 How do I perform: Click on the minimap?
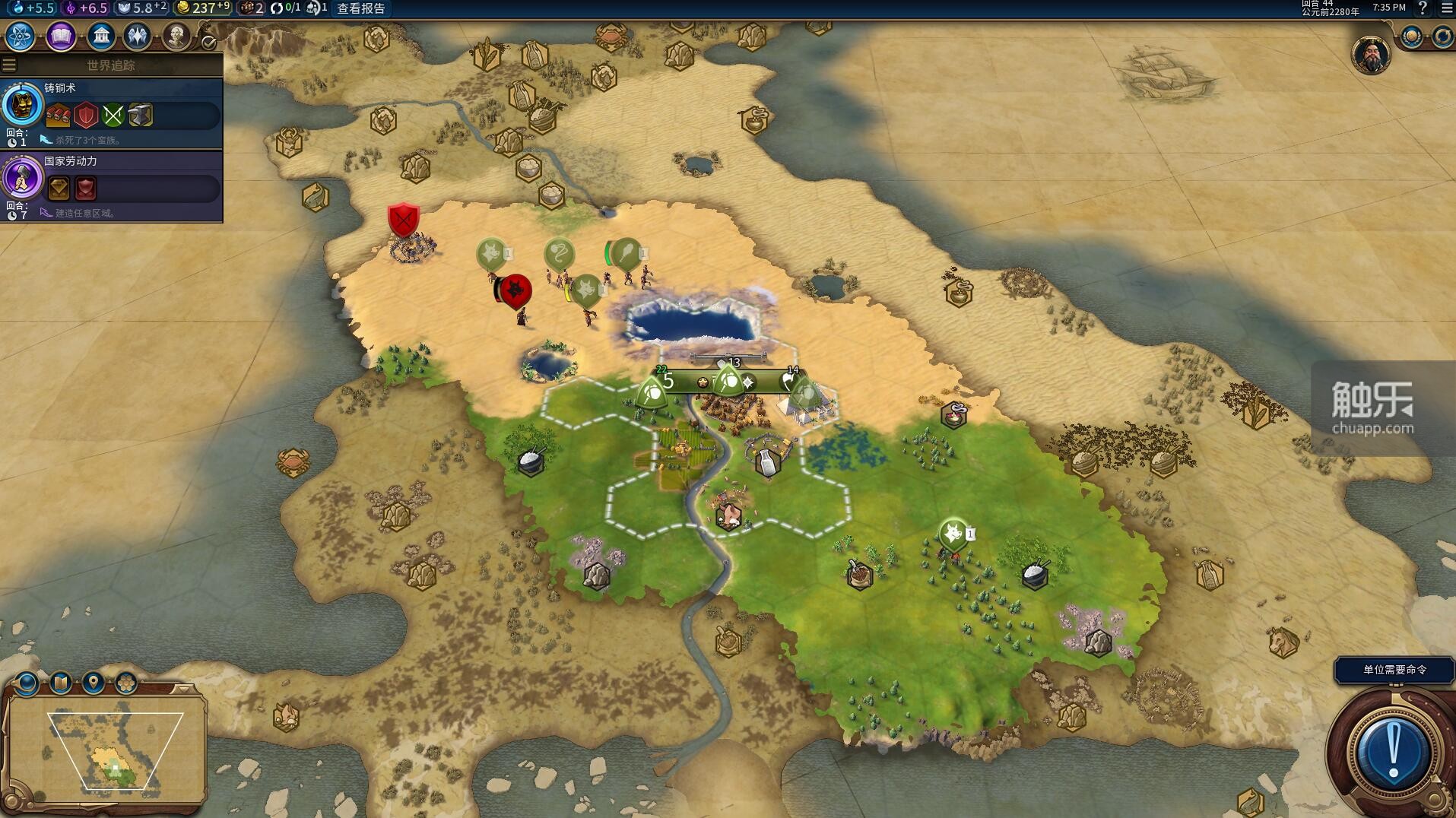pos(106,749)
